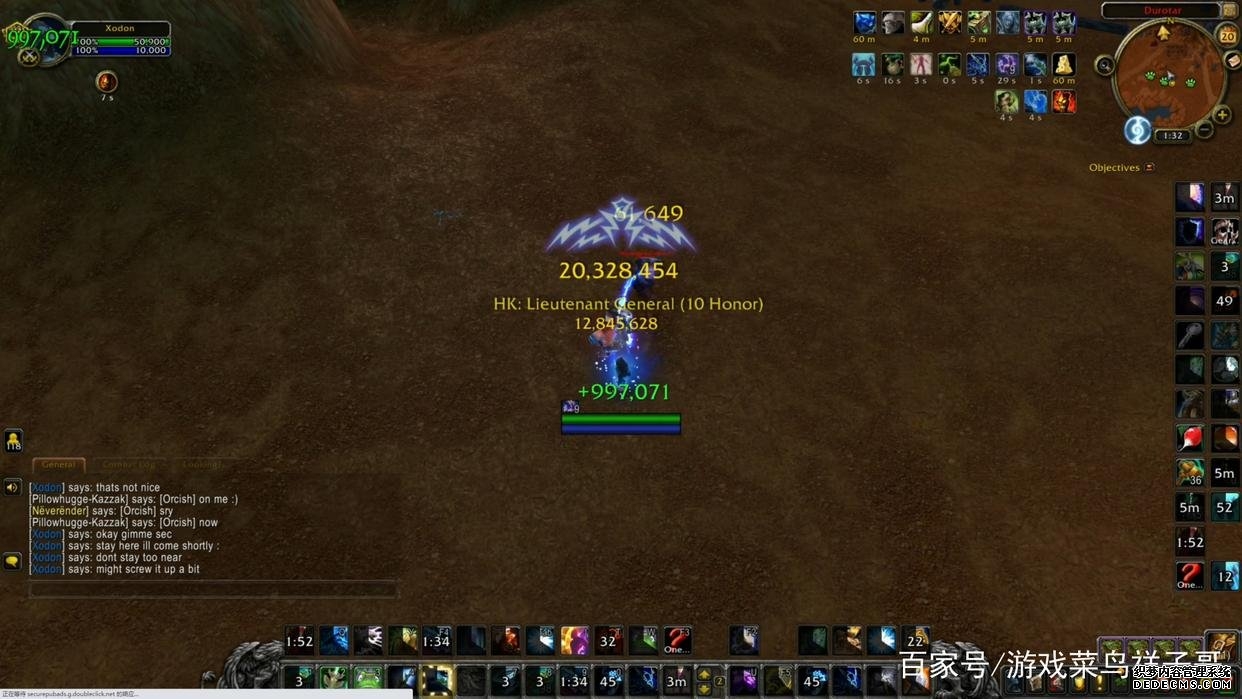Open the mail icon beside the minimap
Viewport: 1242px width, 699px height.
(1233, 61)
